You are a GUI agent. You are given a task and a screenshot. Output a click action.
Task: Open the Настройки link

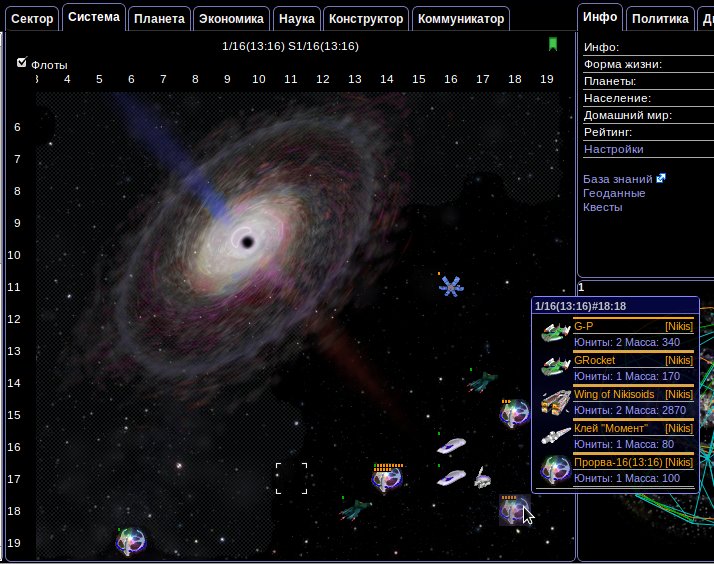pos(613,149)
